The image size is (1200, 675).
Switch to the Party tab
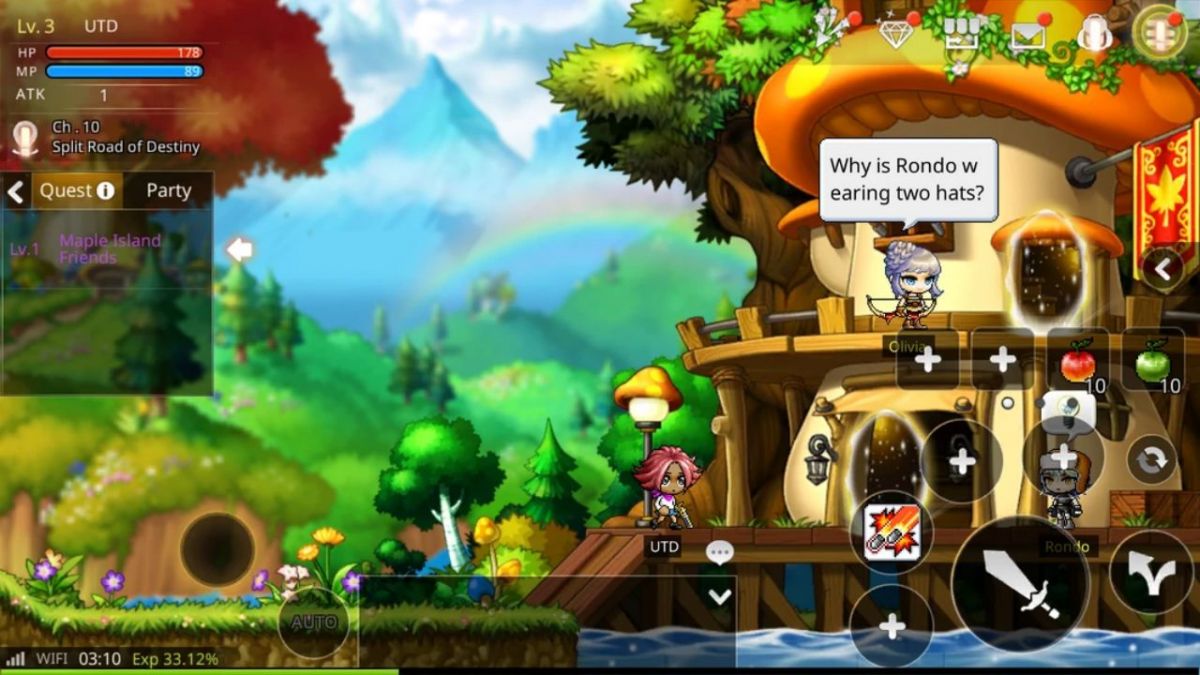(x=168, y=190)
